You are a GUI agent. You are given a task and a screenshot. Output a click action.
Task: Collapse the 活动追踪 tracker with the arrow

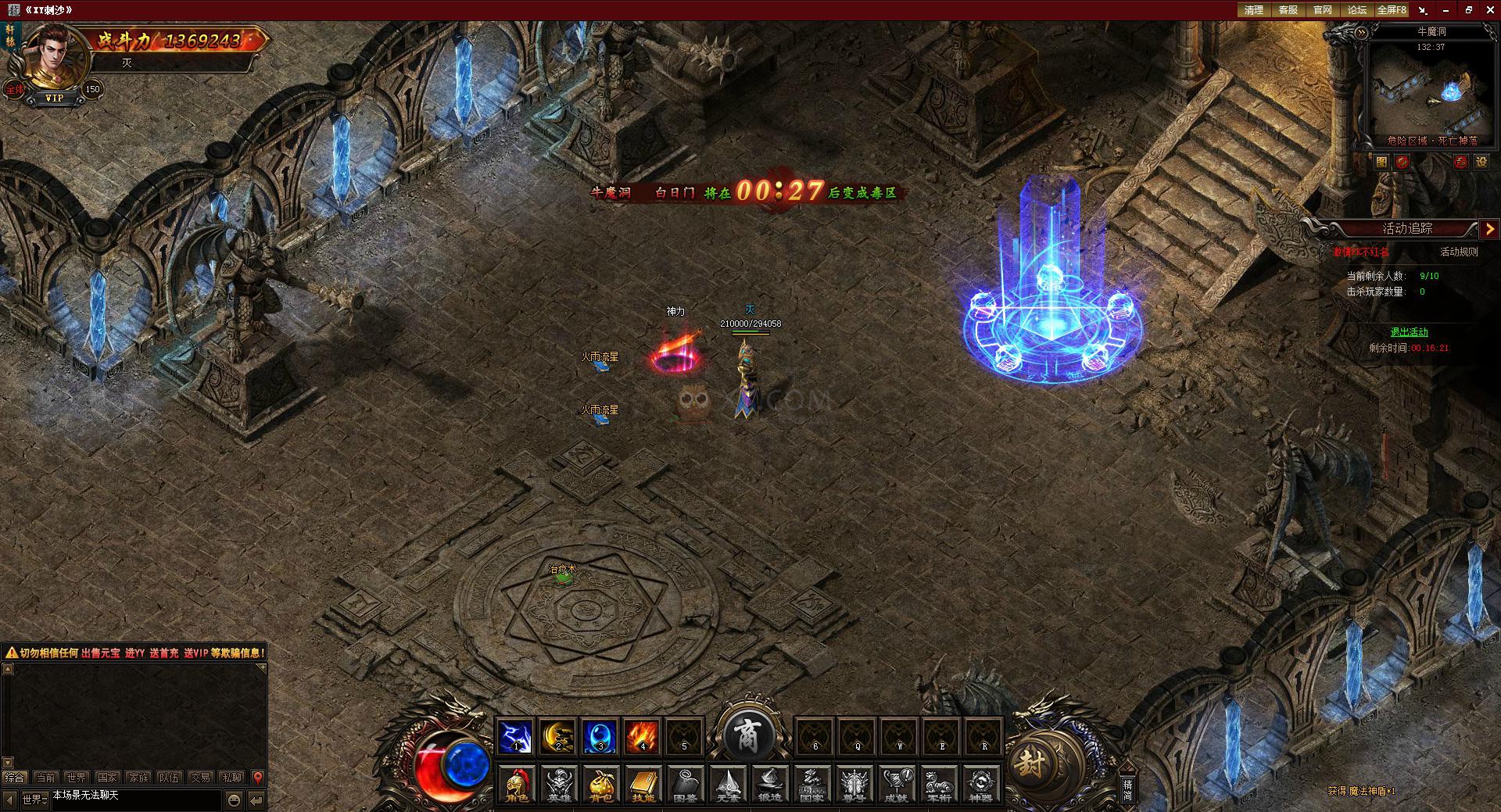point(1489,228)
